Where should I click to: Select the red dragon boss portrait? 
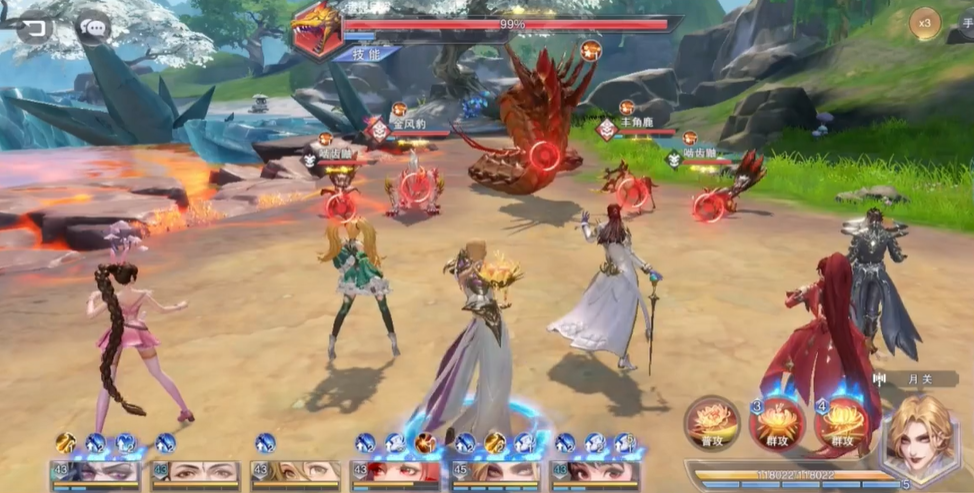coord(317,30)
